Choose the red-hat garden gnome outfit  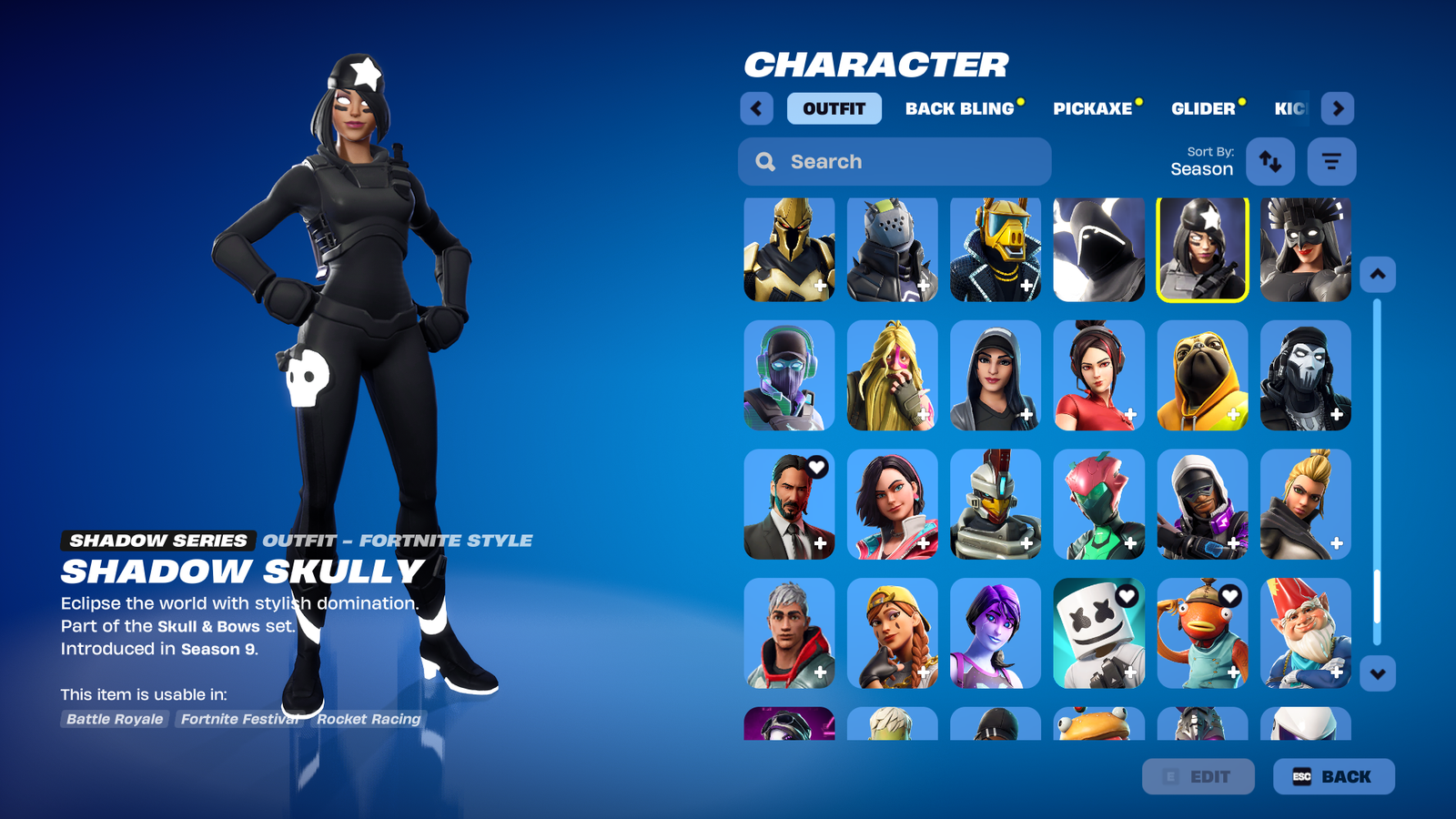click(1305, 633)
